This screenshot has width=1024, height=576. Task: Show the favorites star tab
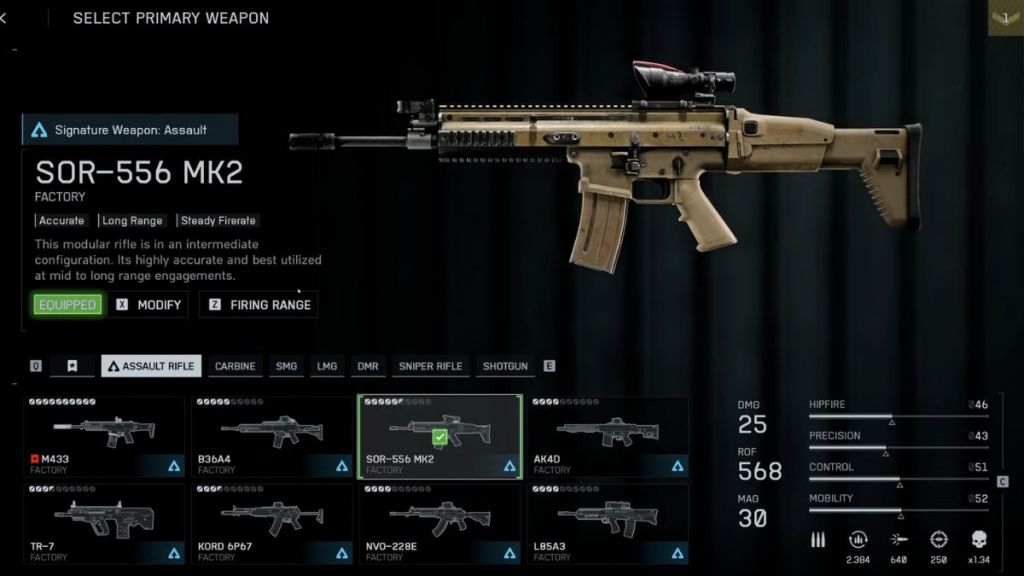[x=72, y=366]
